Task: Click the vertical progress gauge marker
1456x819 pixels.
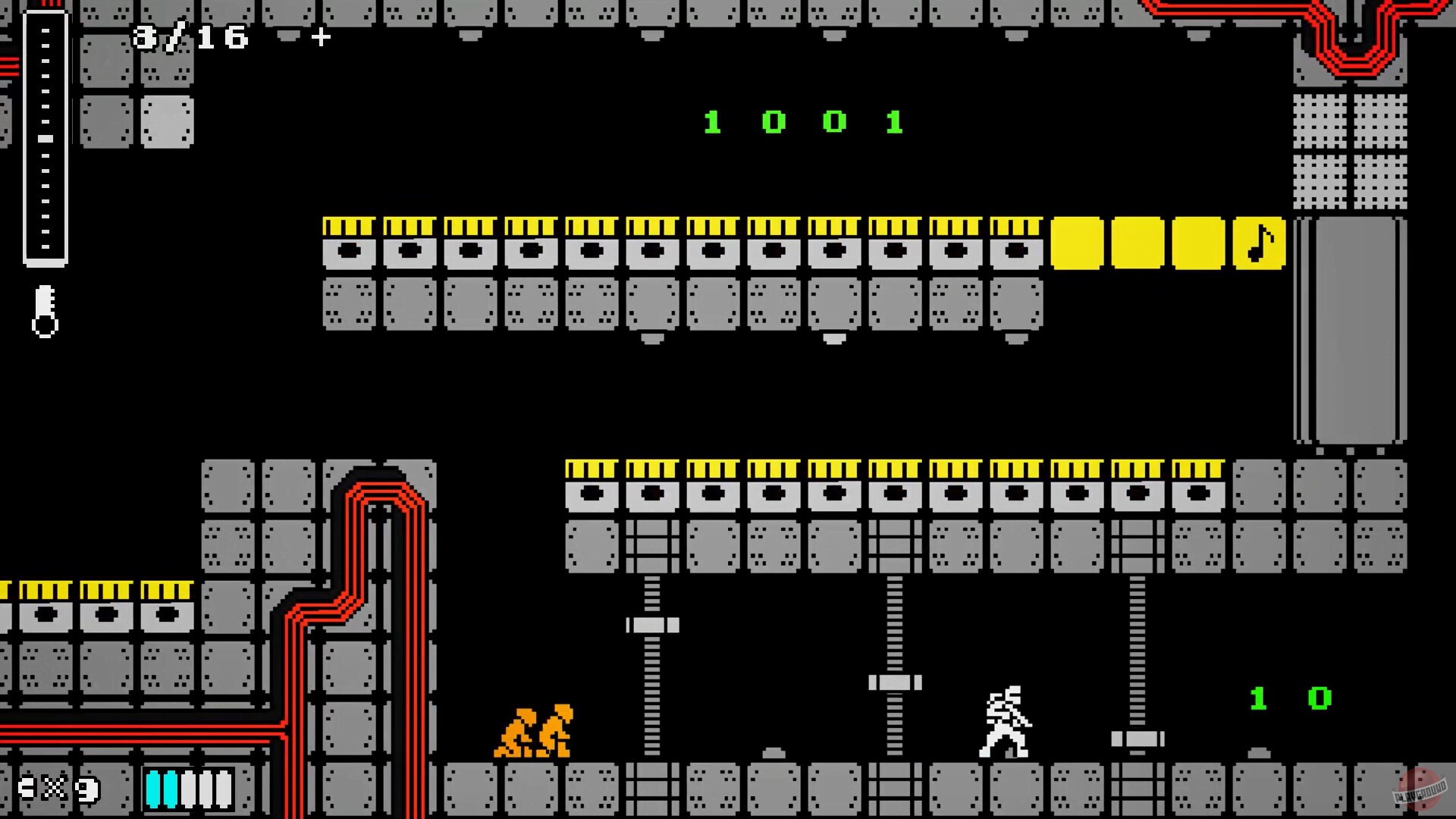Action: (x=44, y=140)
